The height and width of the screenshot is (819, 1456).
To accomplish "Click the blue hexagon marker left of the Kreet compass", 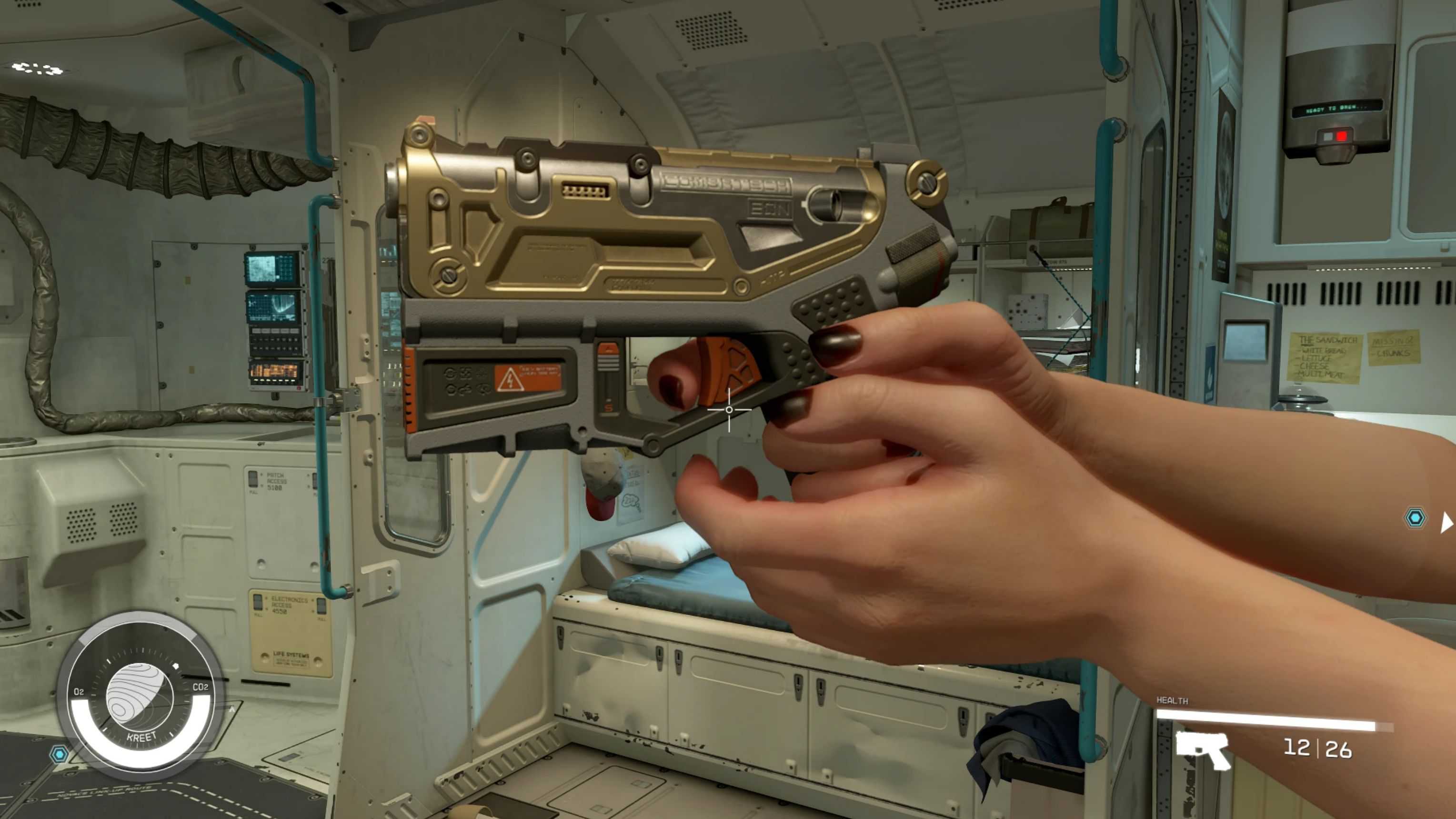I will pos(59,753).
